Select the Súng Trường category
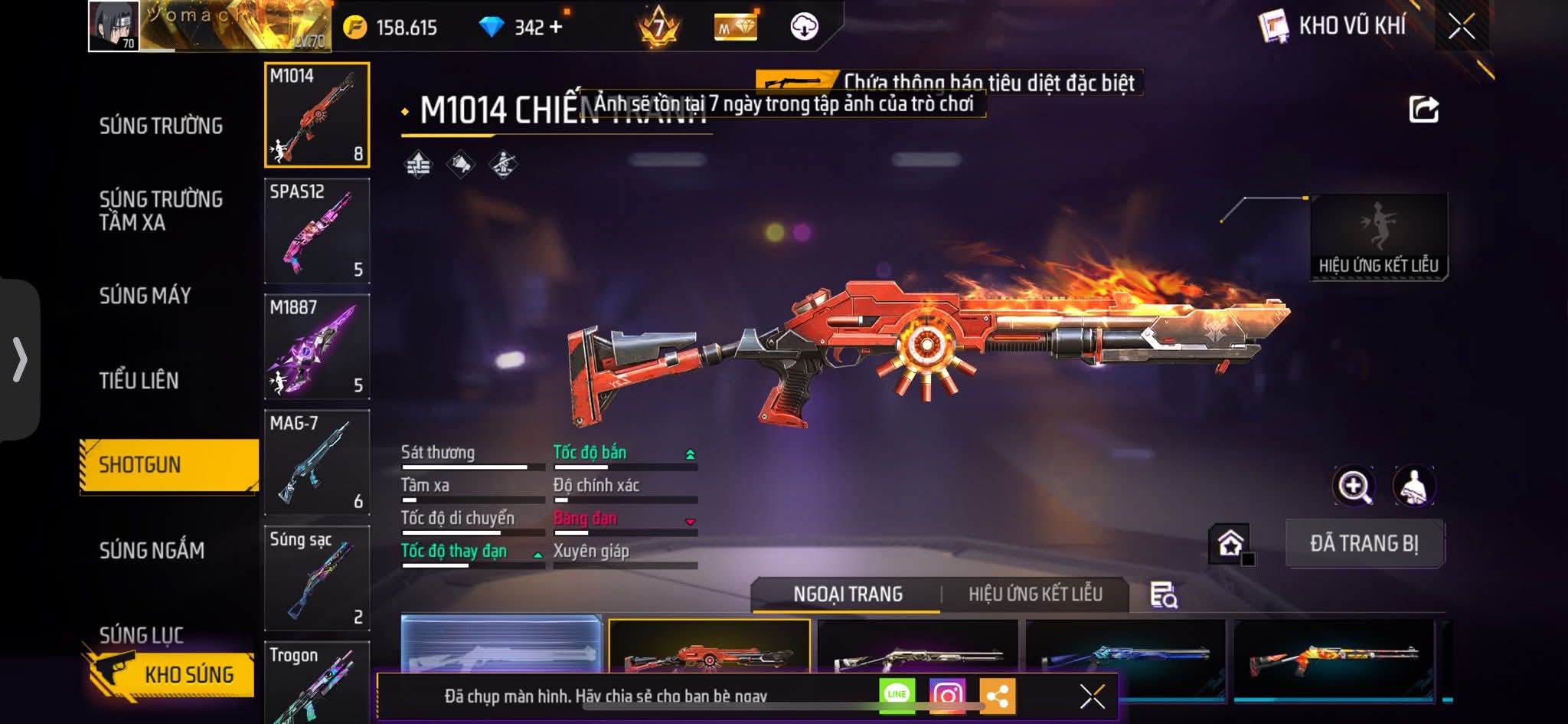The height and width of the screenshot is (724, 1568). (x=161, y=126)
